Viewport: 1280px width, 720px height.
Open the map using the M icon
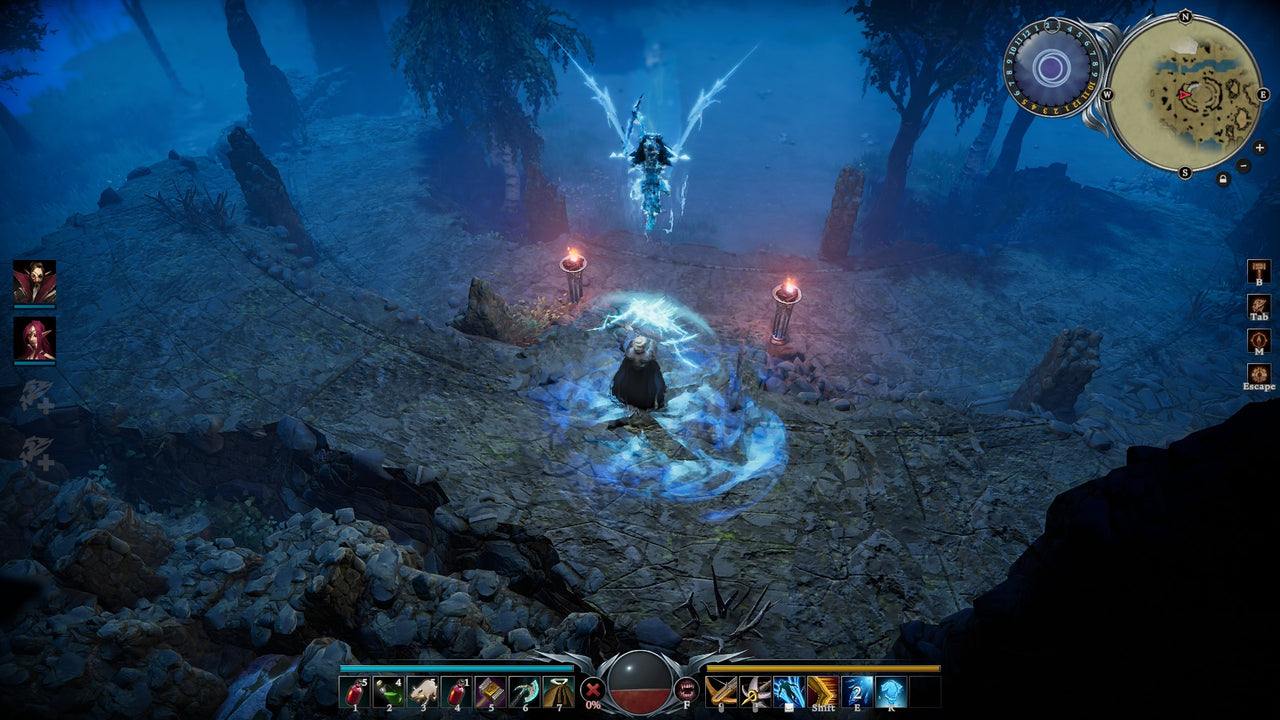(x=1261, y=339)
